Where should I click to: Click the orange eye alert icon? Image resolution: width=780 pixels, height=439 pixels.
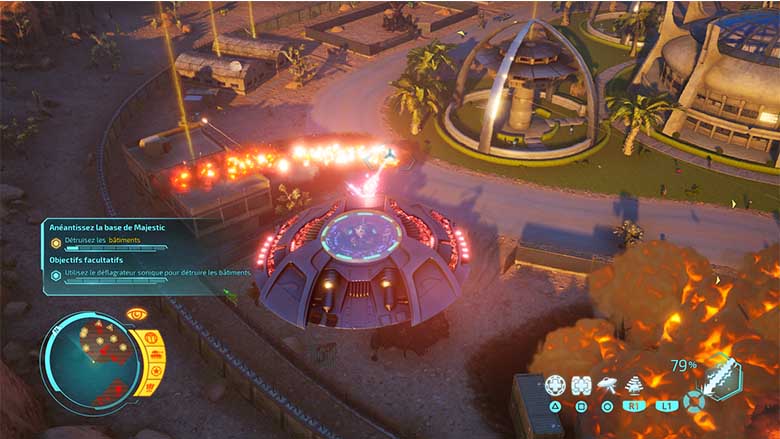(137, 315)
